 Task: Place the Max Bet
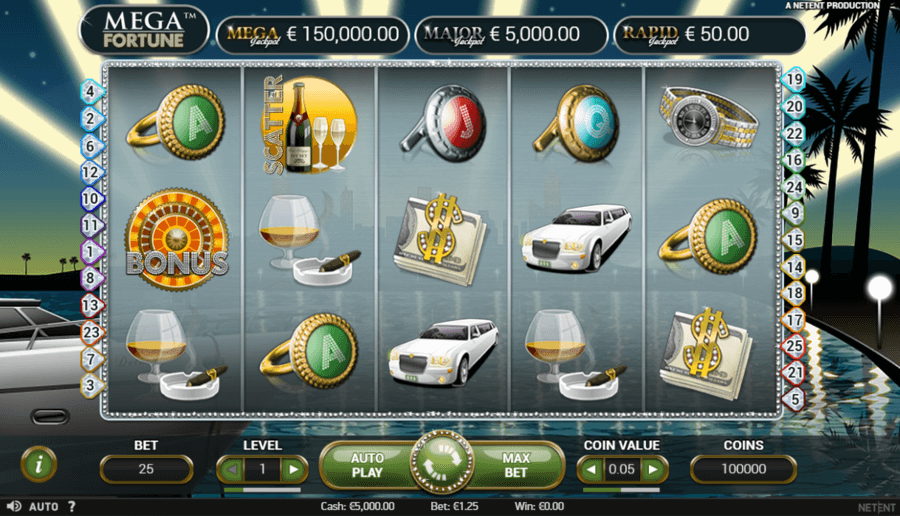(515, 465)
